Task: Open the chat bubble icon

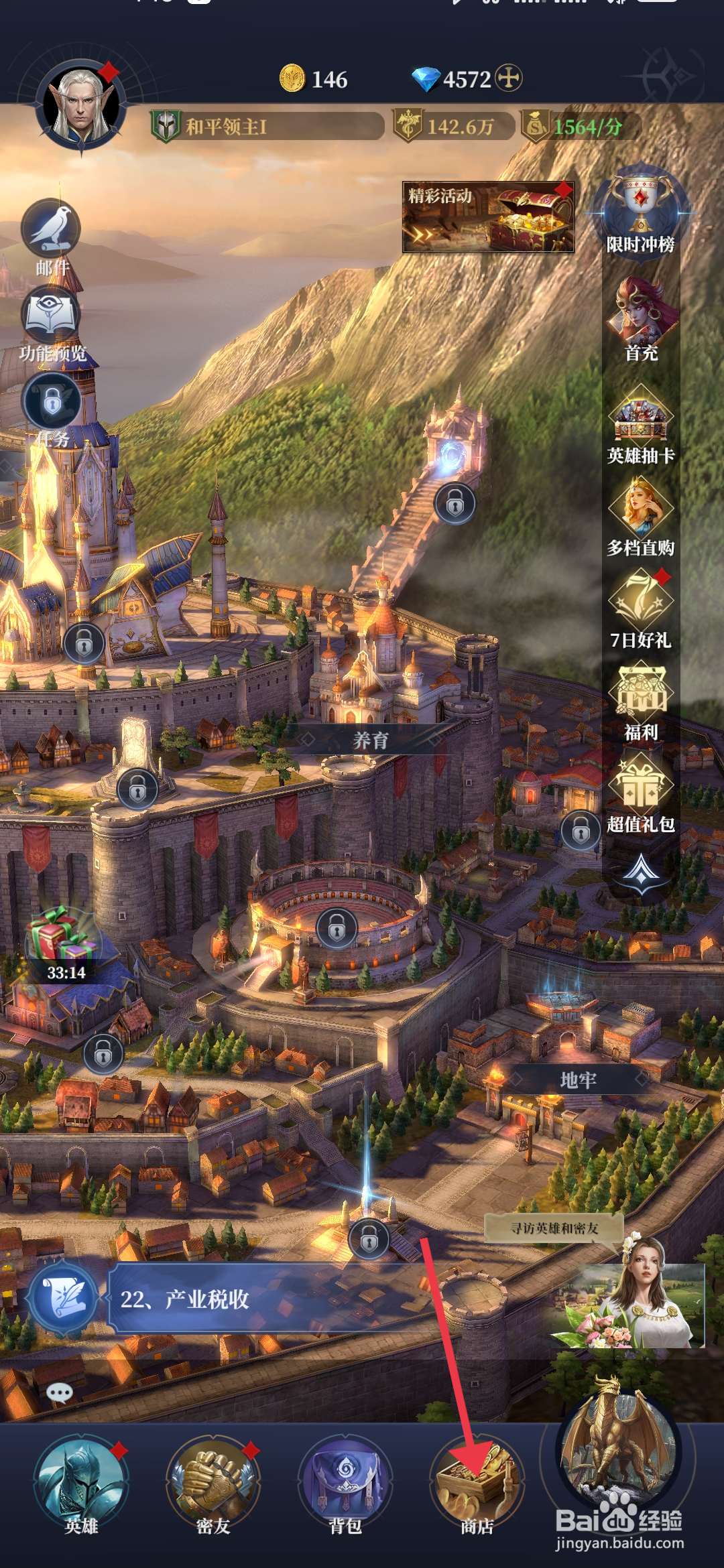Action: [x=60, y=1394]
